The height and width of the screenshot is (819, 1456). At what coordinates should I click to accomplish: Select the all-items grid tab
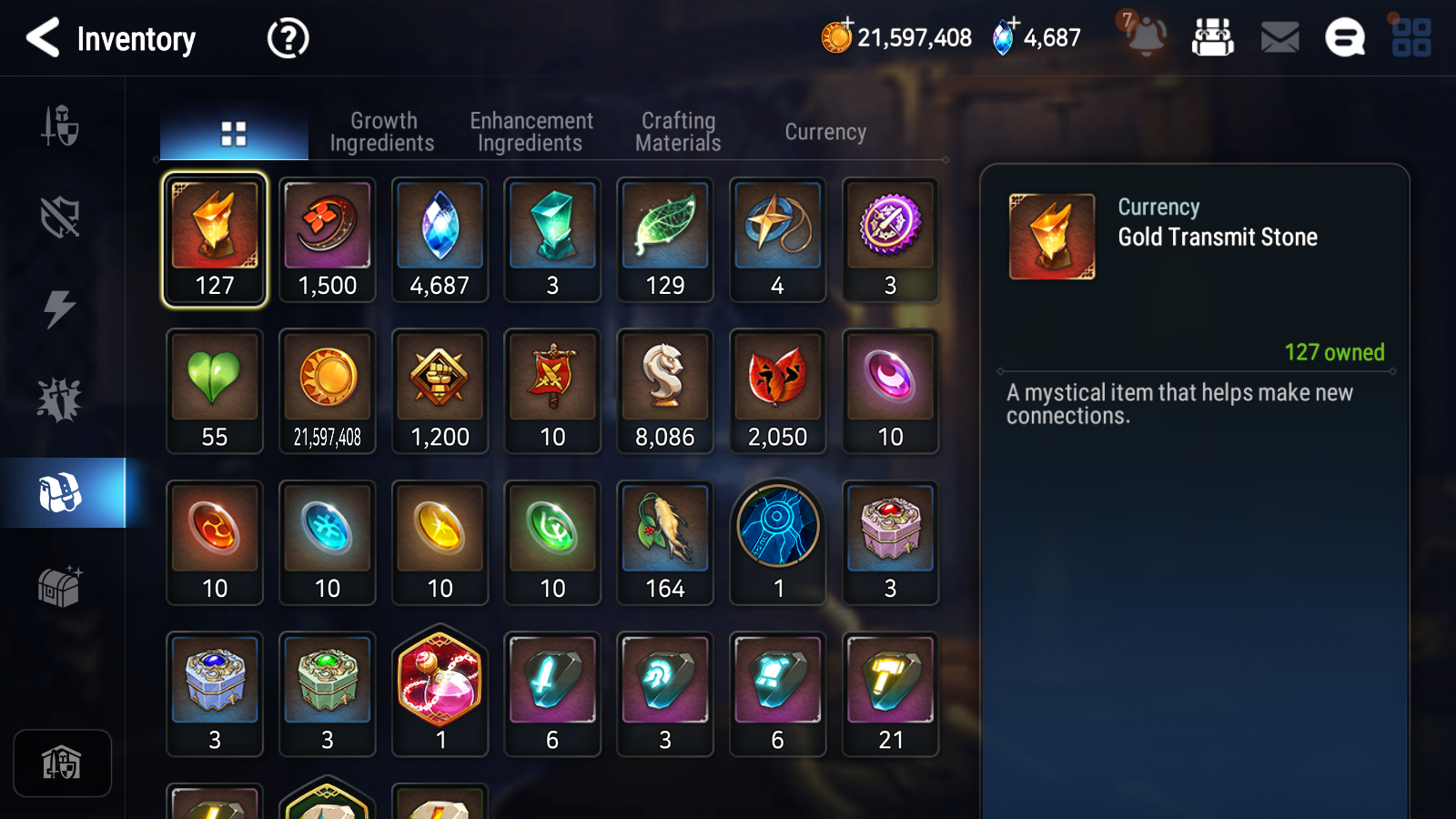tap(234, 134)
